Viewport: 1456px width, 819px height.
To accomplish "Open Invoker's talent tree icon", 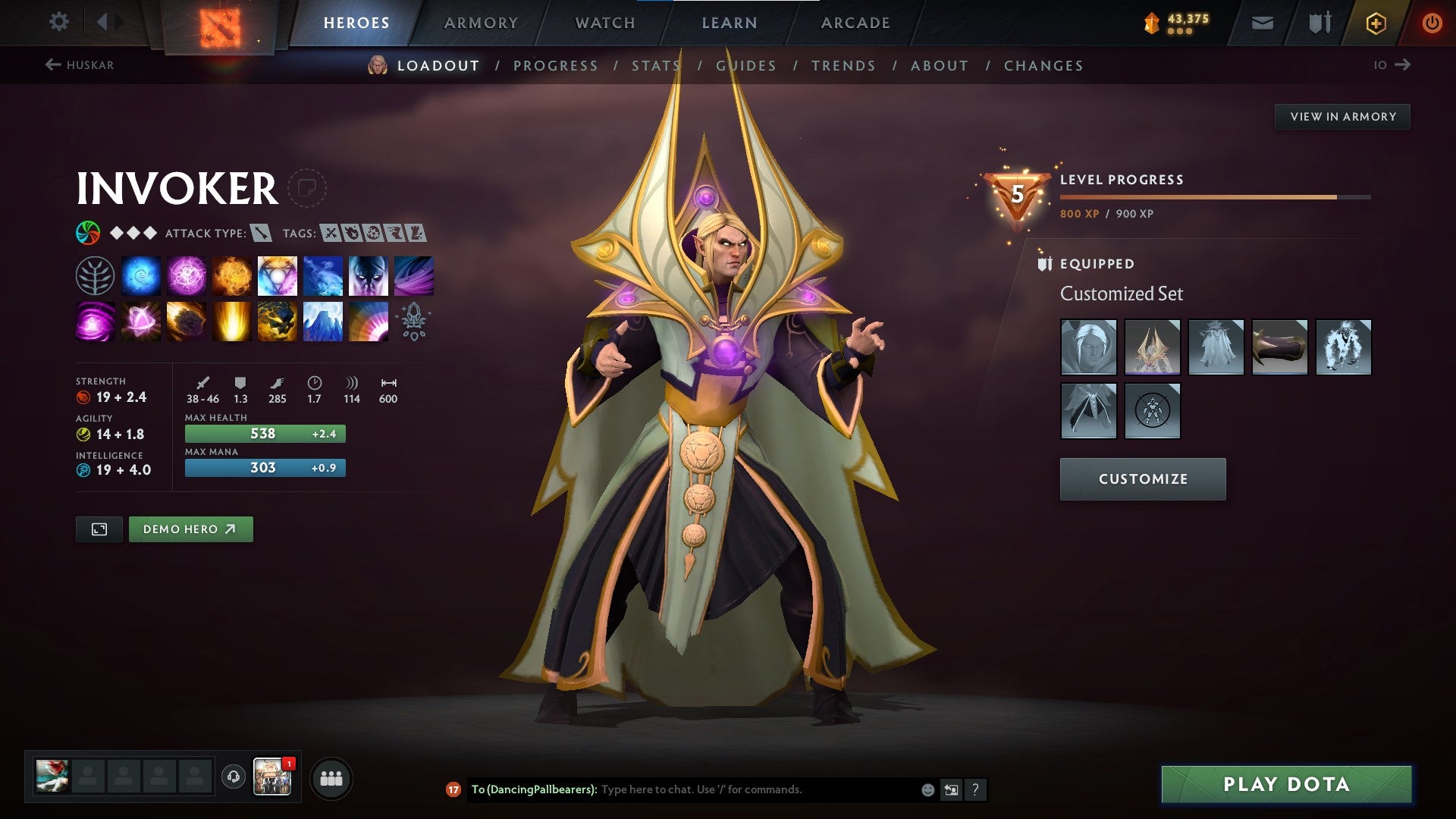I will click(93, 275).
